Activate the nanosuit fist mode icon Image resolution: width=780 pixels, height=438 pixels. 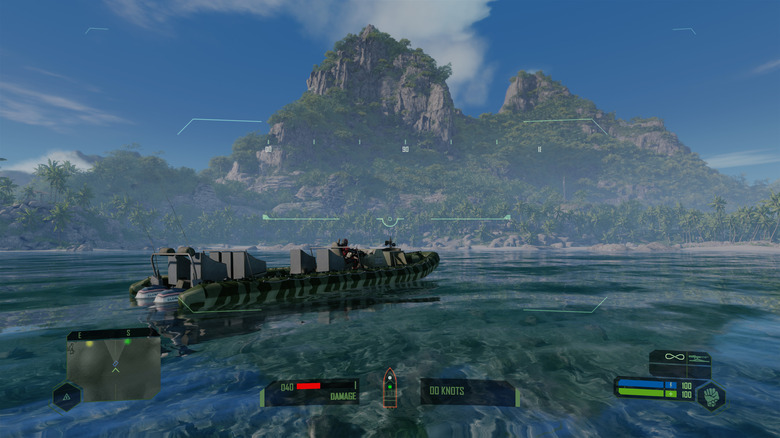click(711, 395)
